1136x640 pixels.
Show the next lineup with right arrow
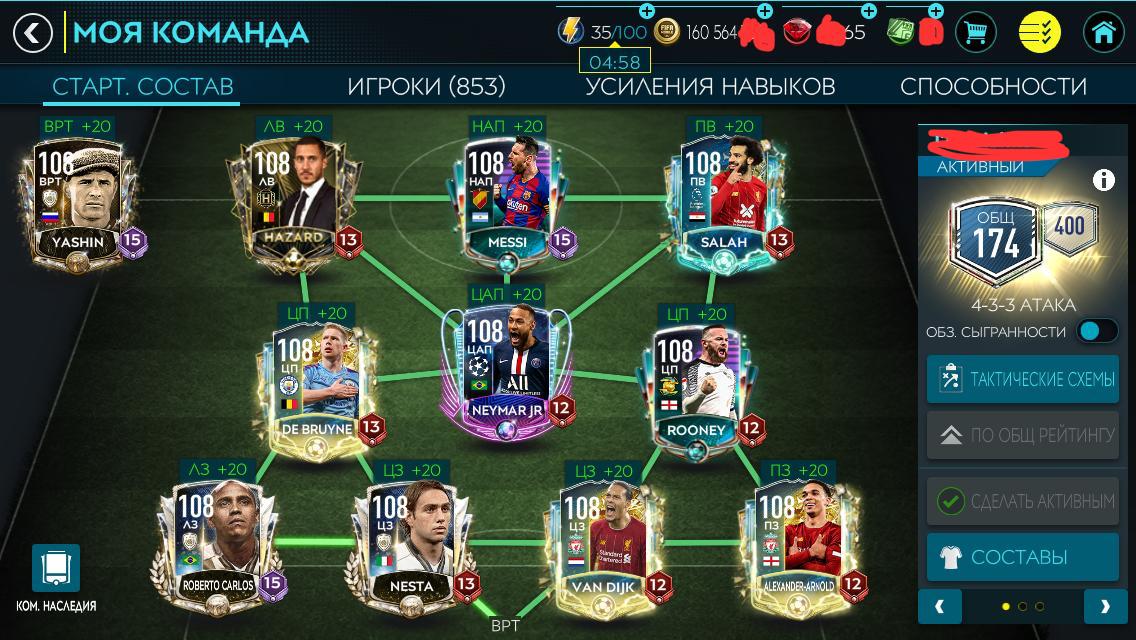pyautogui.click(x=1104, y=606)
